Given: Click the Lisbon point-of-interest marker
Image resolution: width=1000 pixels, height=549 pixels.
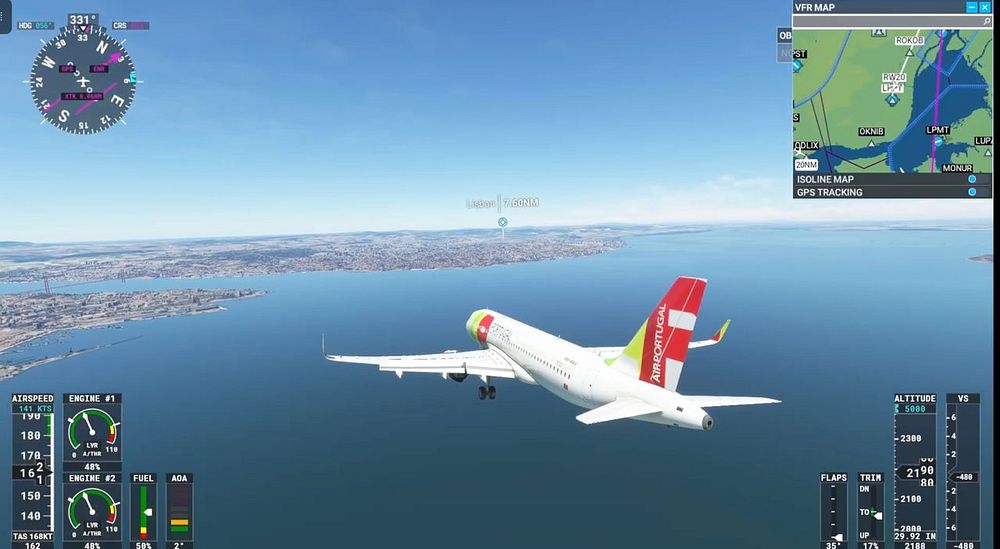Looking at the screenshot, I should coord(503,222).
